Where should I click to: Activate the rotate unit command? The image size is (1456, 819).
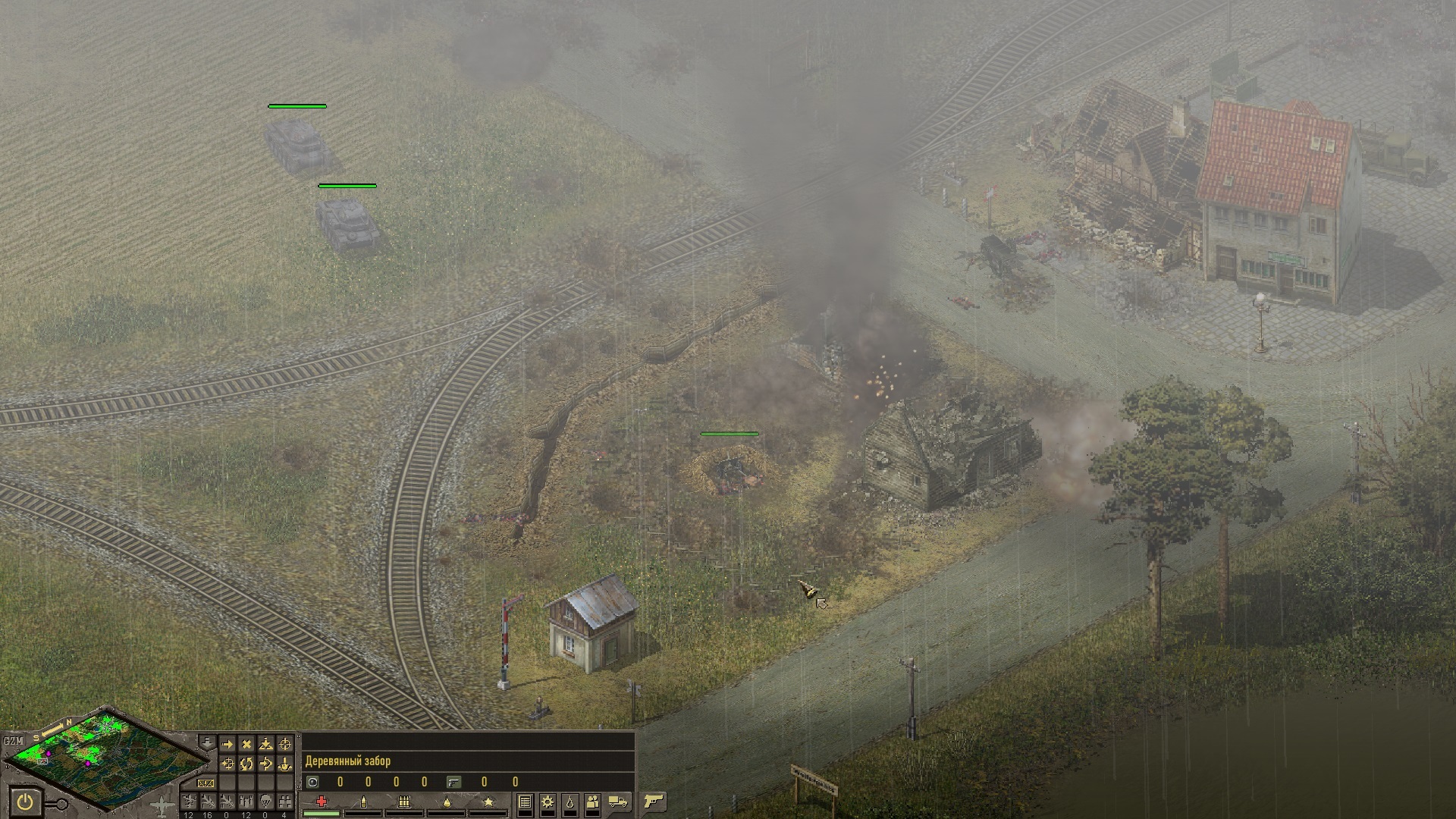coord(246,764)
